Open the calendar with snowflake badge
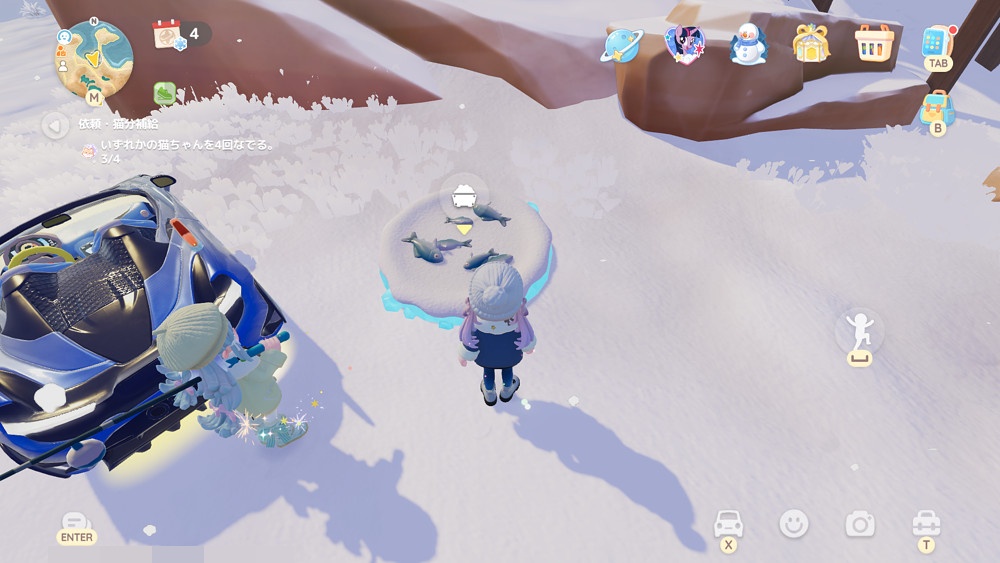The image size is (1000, 563). pos(167,34)
